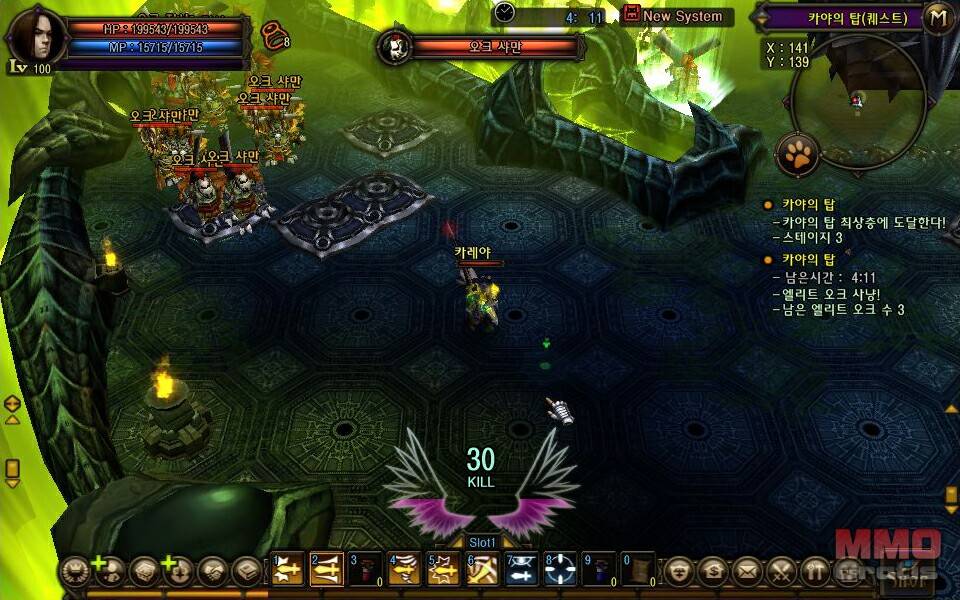Screen dimensions: 960x600
Task: Open the New System button
Action: [x=675, y=15]
